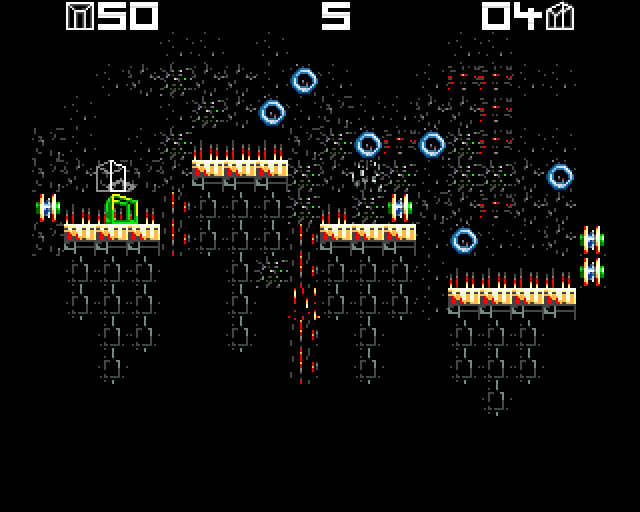Click the cube icon beside the 04 counter

click(561, 16)
